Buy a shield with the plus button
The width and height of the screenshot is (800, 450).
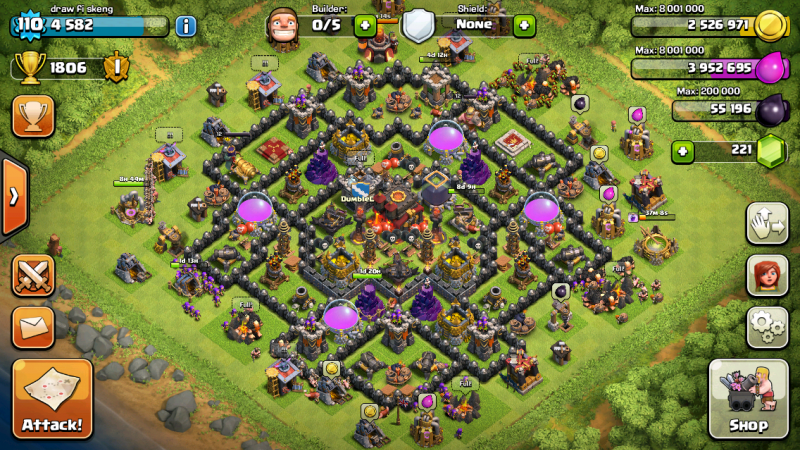[x=524, y=26]
